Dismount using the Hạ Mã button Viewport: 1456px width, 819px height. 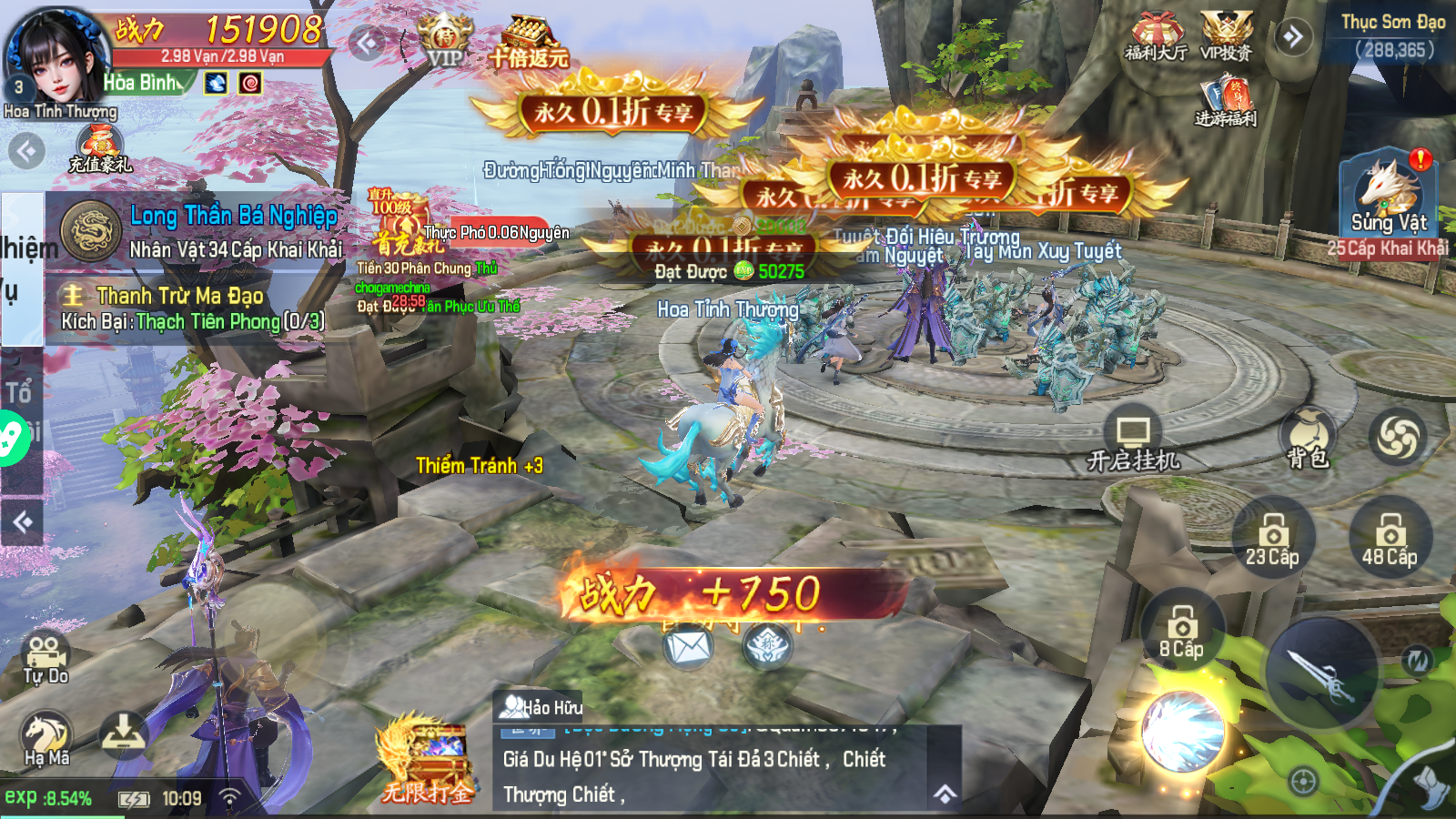pos(46,739)
